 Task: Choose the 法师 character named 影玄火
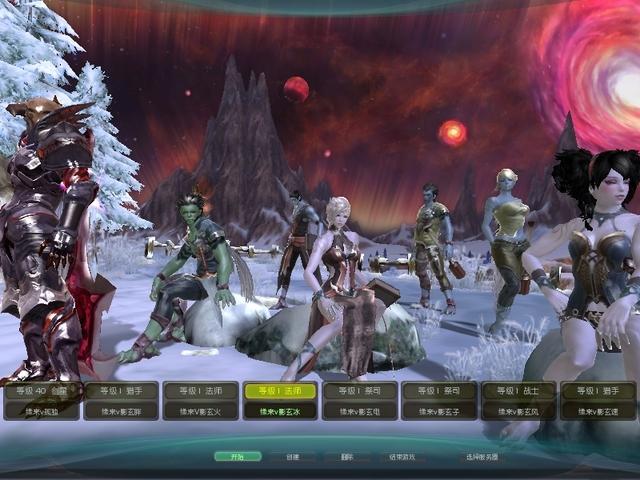200,400
